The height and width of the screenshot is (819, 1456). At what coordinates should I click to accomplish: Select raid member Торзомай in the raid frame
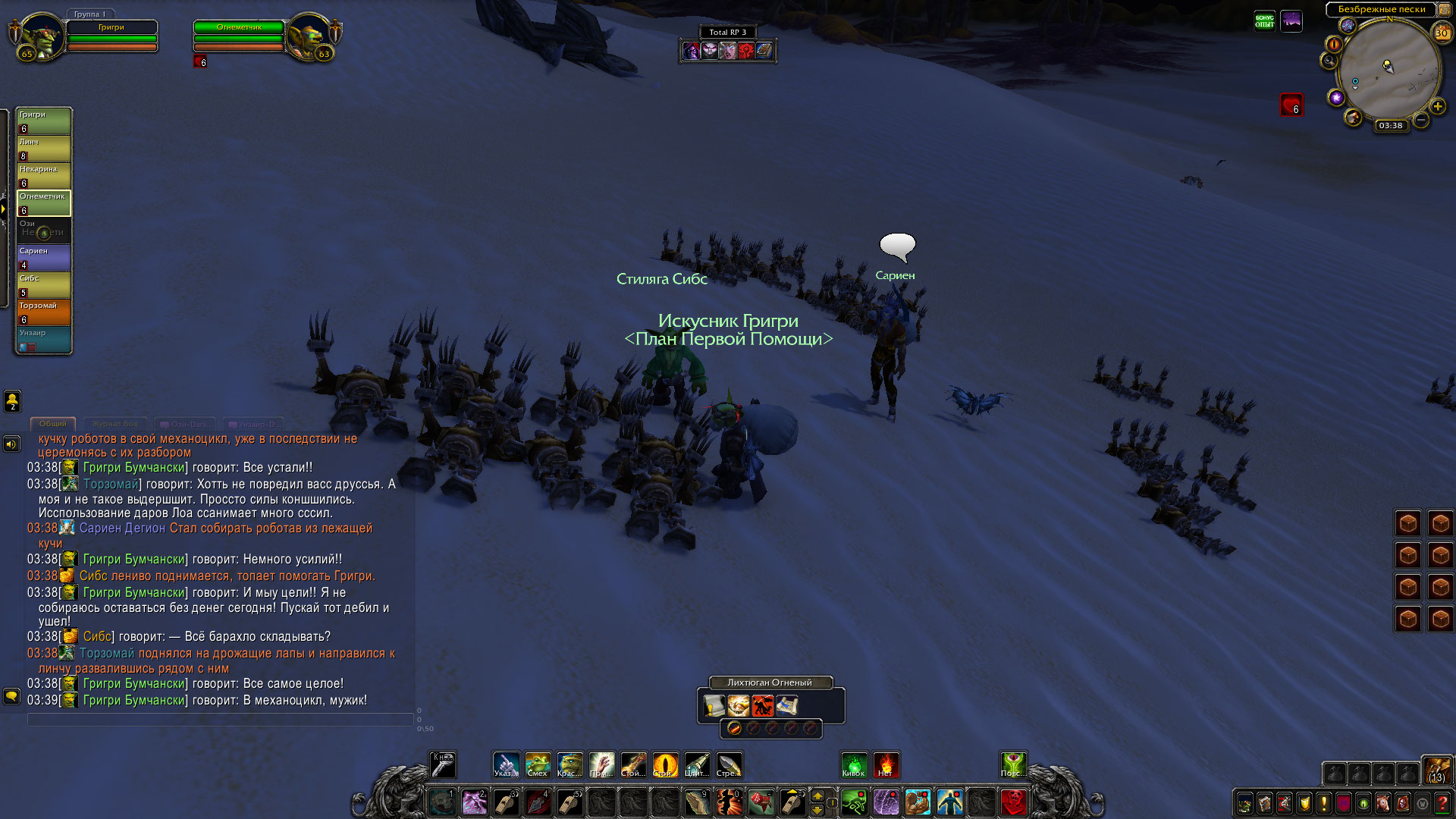44,312
